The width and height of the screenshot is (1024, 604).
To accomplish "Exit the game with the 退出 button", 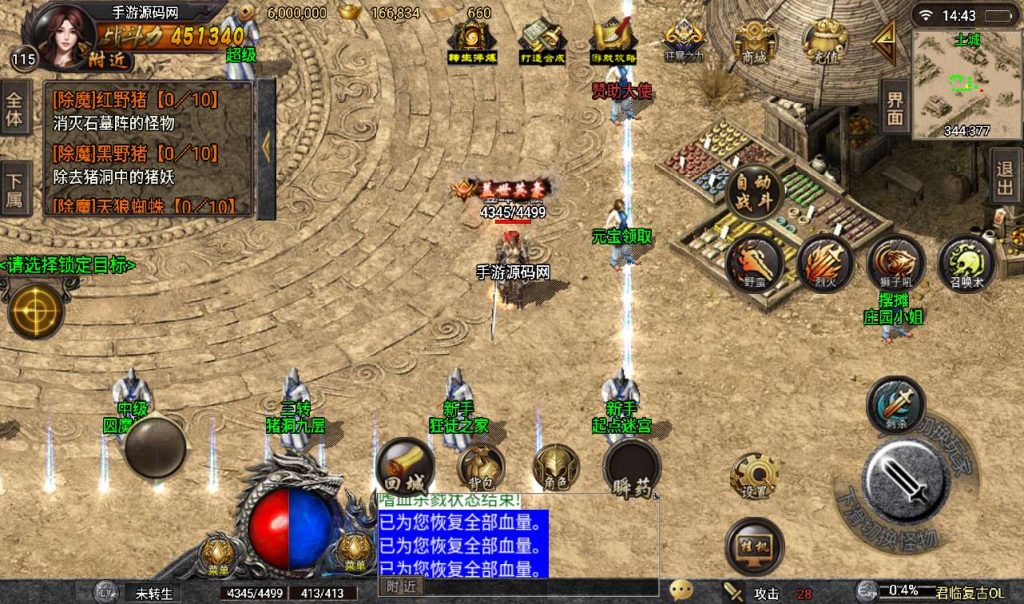I will (x=1006, y=176).
